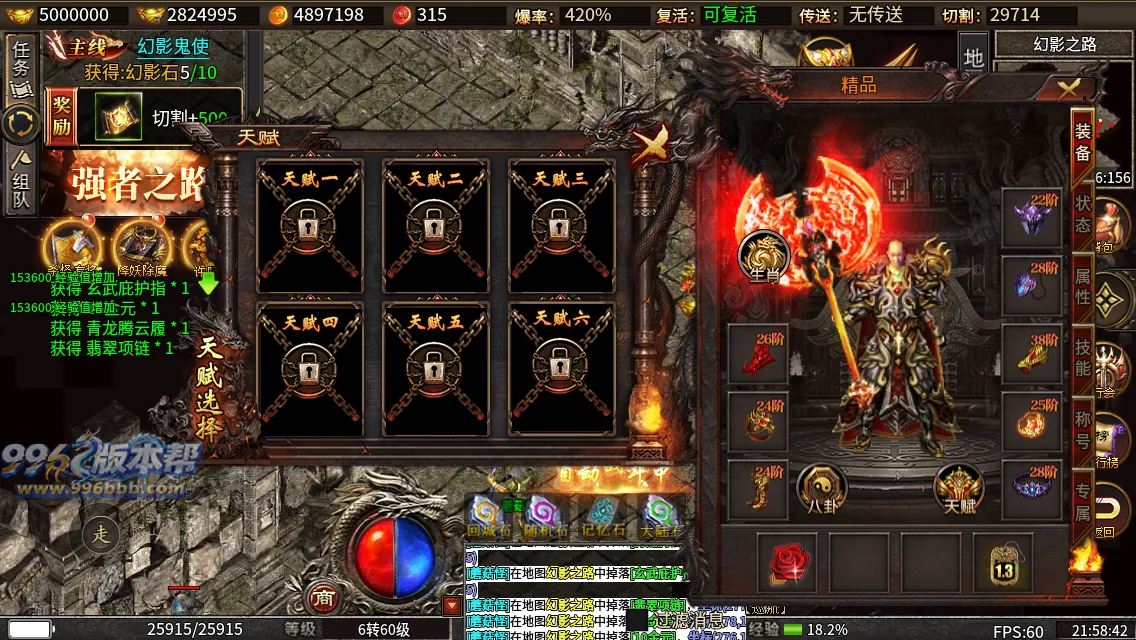Choose the locked 天赋五 talent slot
Screen dimensions: 1136x640
435,368
